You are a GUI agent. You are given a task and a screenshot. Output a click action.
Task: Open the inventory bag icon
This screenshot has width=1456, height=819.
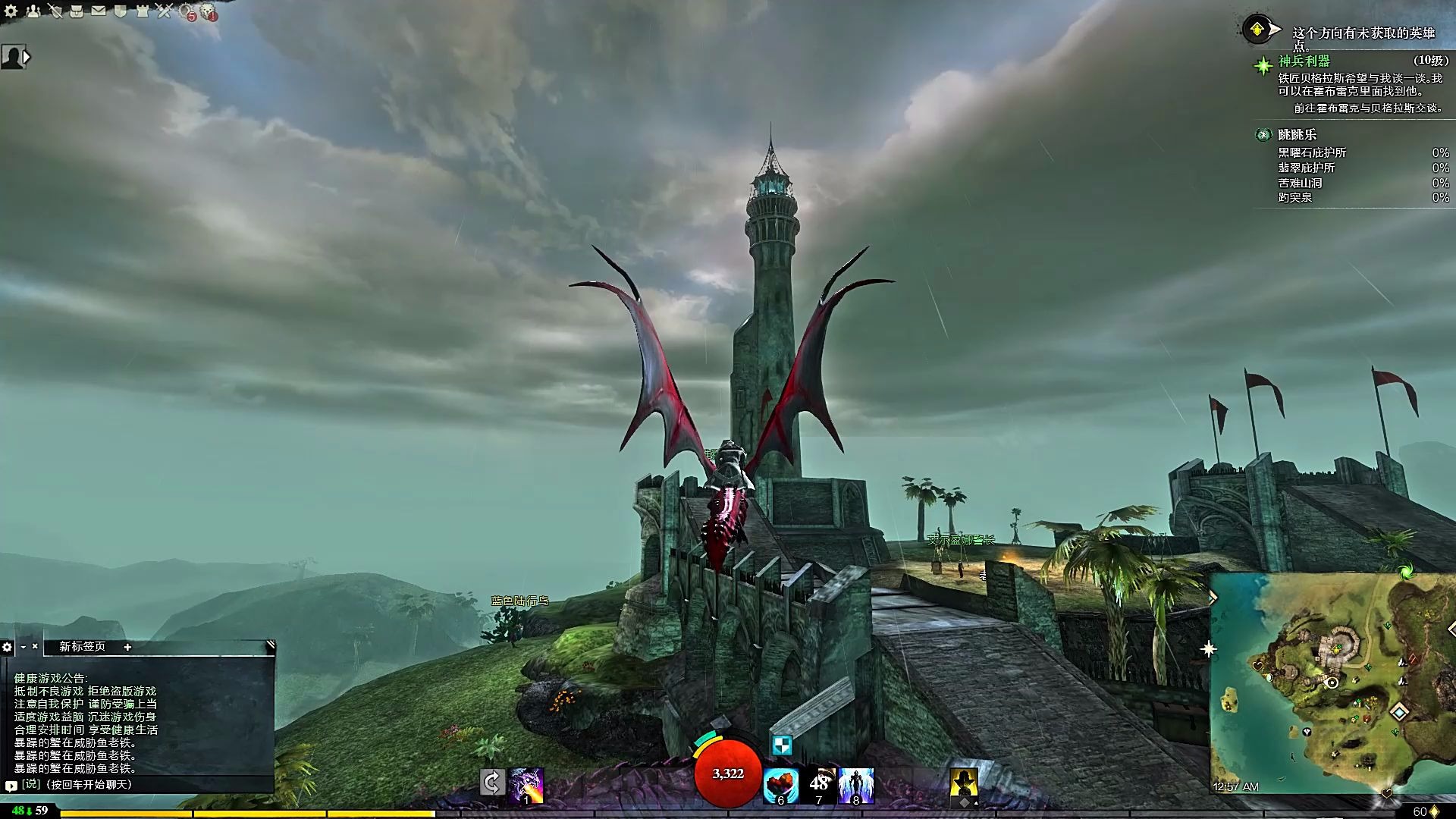point(77,11)
